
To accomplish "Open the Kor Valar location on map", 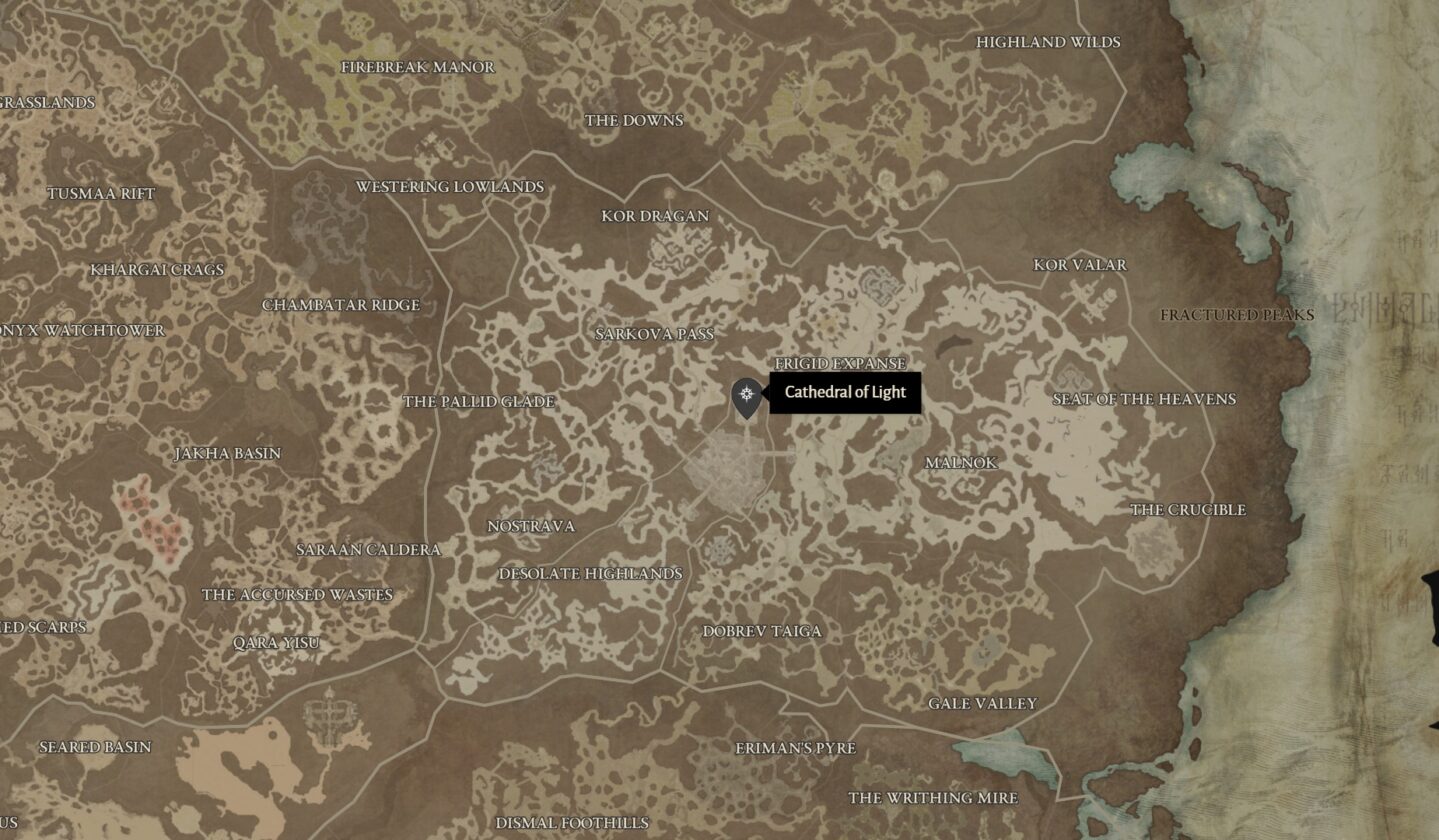I will (1078, 265).
